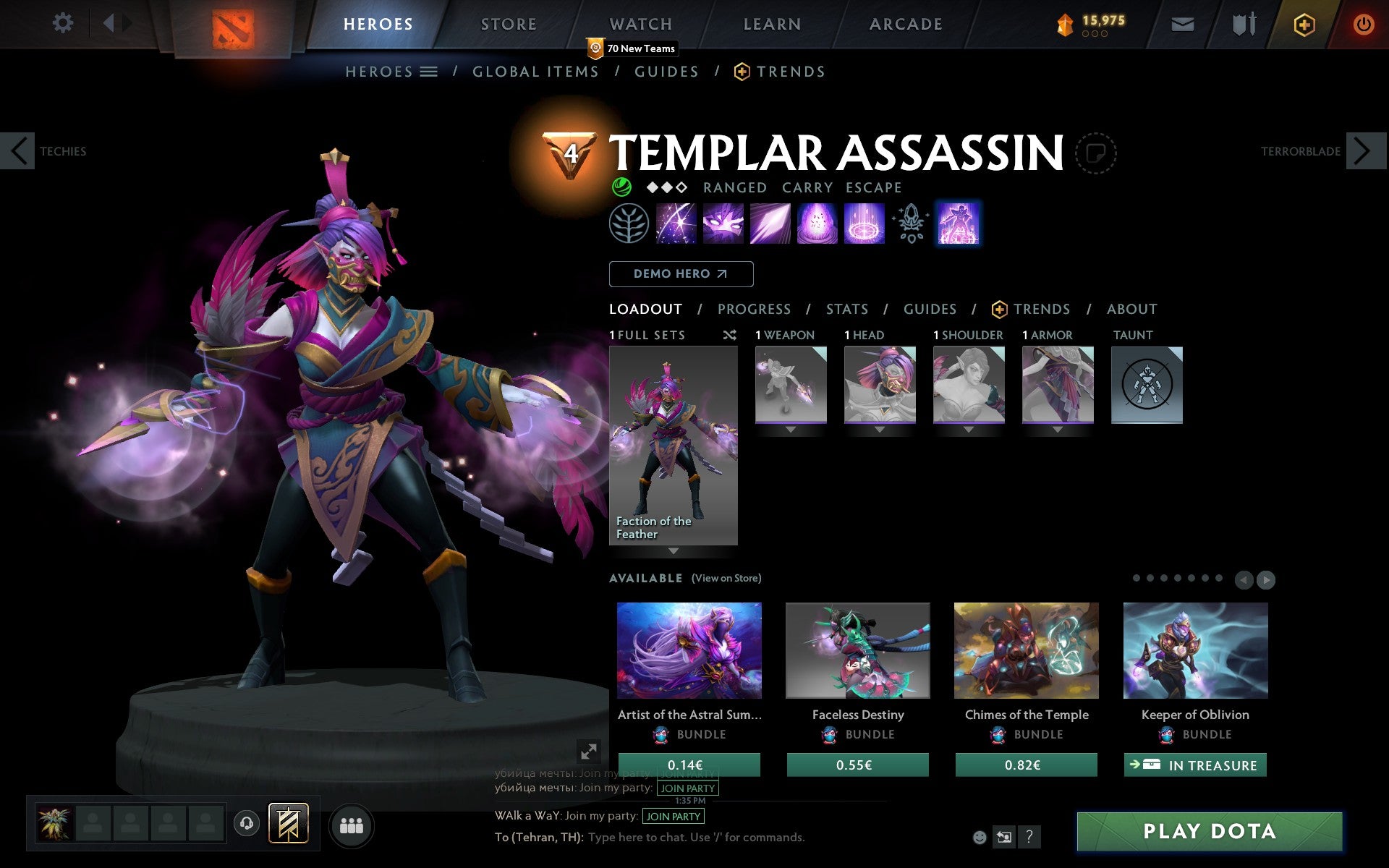This screenshot has width=1389, height=868.
Task: Expand the Faction of the Feather set details
Action: tap(674, 551)
